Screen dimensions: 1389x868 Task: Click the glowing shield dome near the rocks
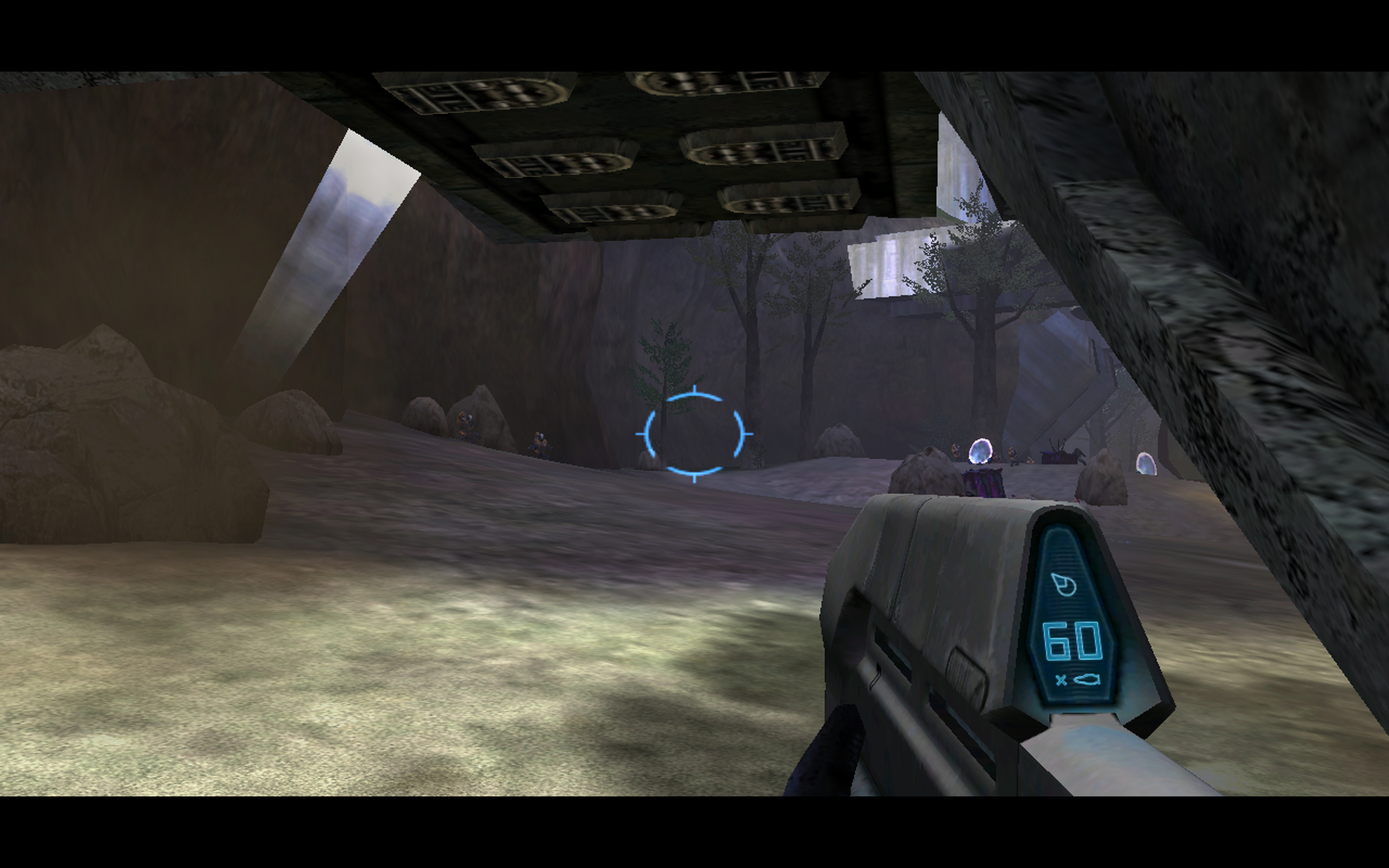pos(980,452)
